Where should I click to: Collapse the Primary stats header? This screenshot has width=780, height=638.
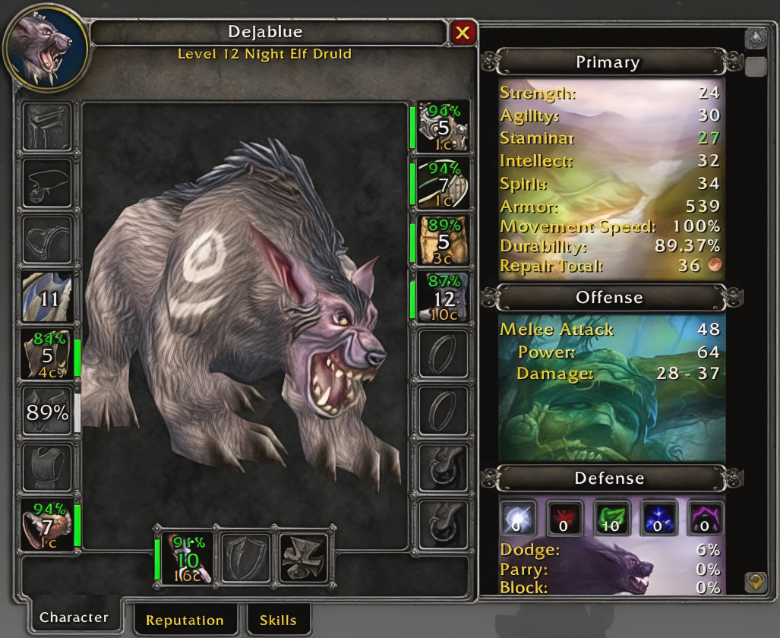[x=607, y=62]
